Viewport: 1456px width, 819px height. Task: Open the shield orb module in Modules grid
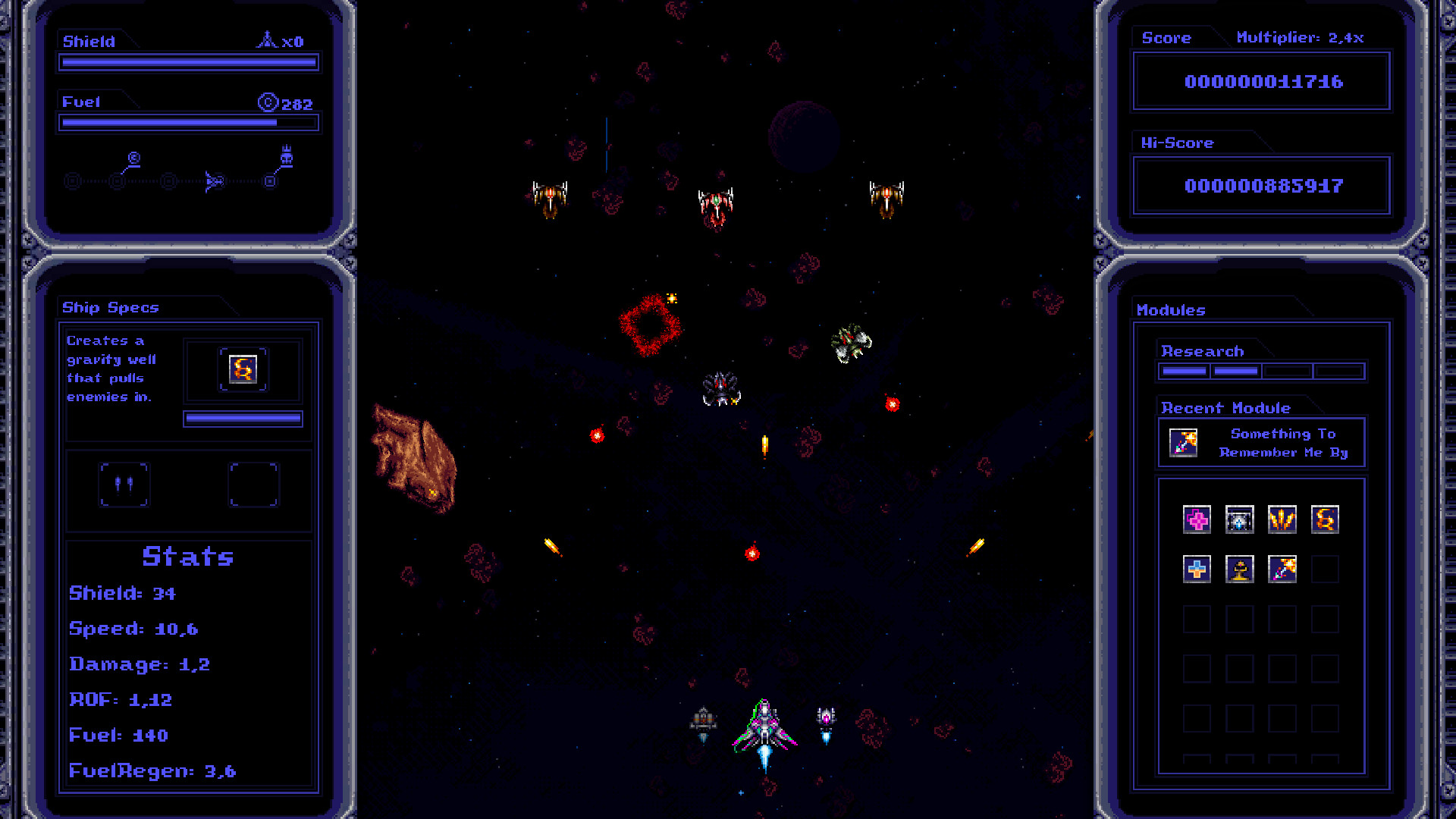click(x=1239, y=519)
